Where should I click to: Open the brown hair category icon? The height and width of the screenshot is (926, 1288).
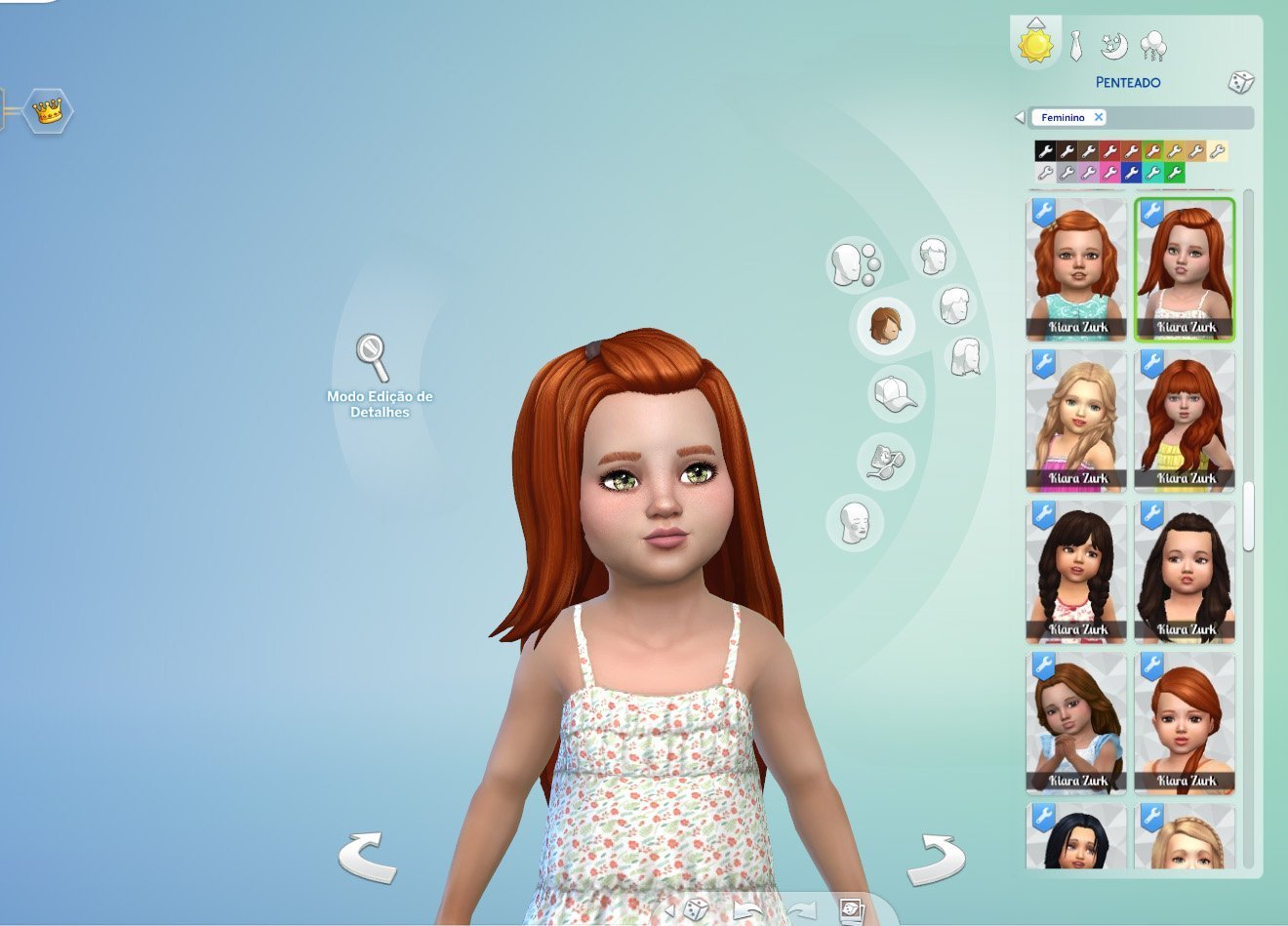886,324
